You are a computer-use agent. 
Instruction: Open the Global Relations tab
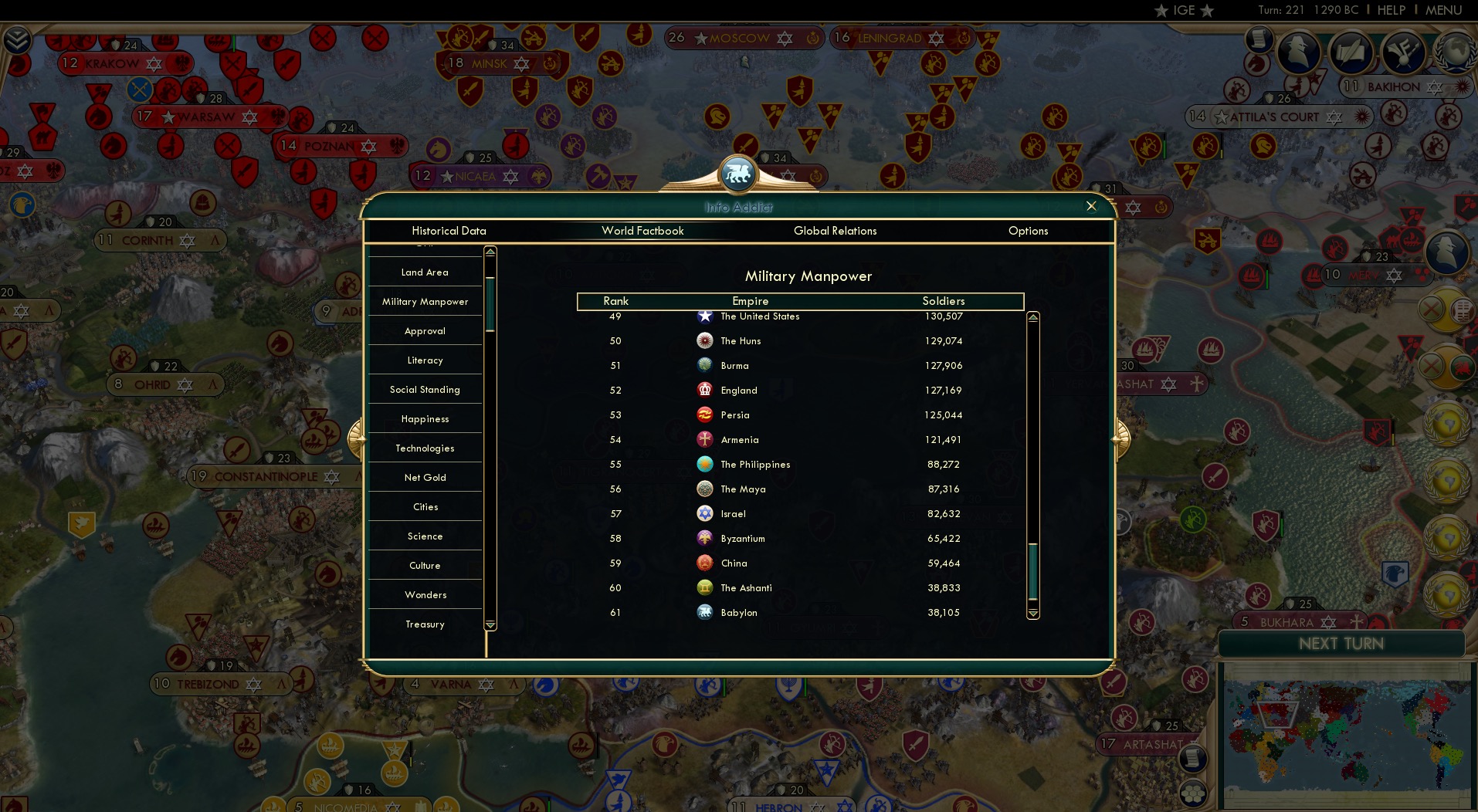pyautogui.click(x=835, y=231)
